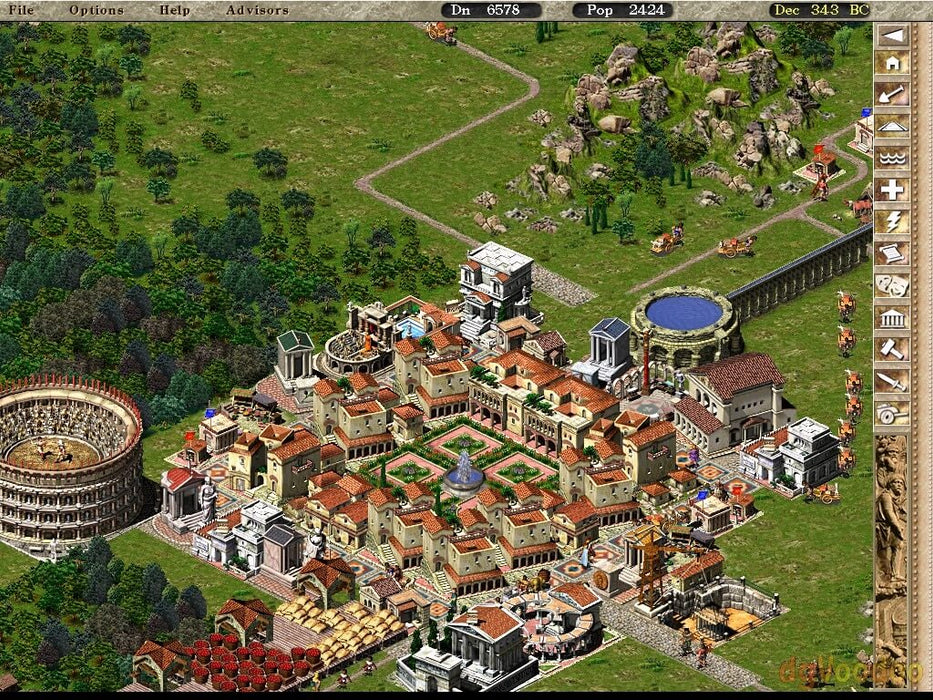Open the Advisors menu
The height and width of the screenshot is (700, 933).
pos(257,10)
